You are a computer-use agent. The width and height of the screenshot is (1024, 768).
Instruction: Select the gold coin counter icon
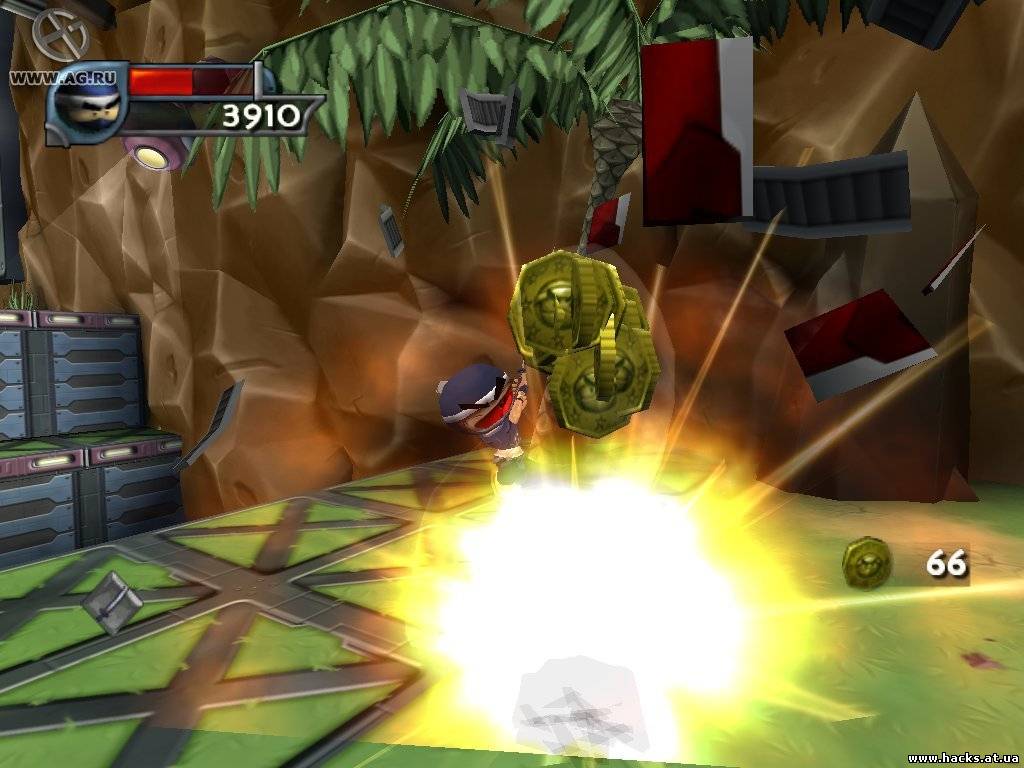click(866, 563)
